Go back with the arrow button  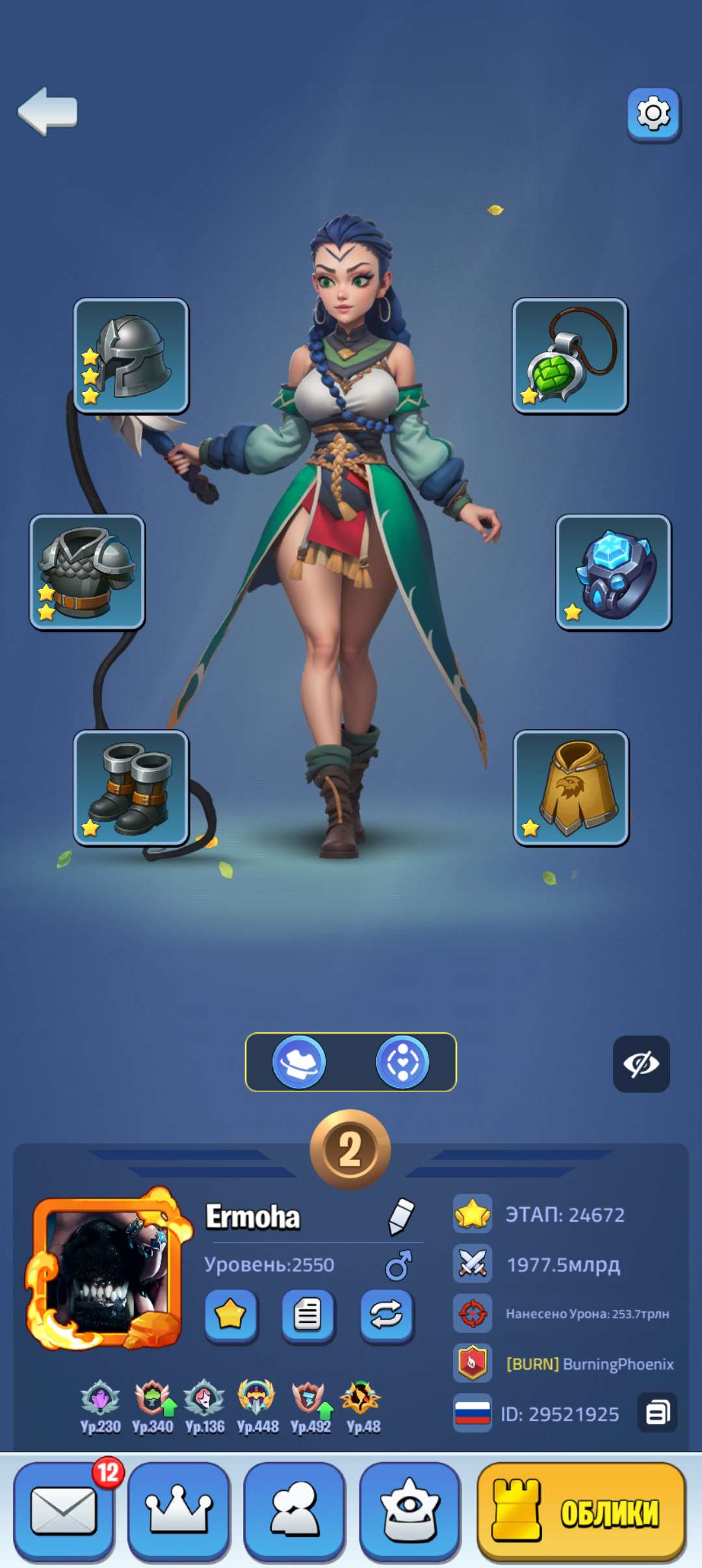(x=48, y=112)
